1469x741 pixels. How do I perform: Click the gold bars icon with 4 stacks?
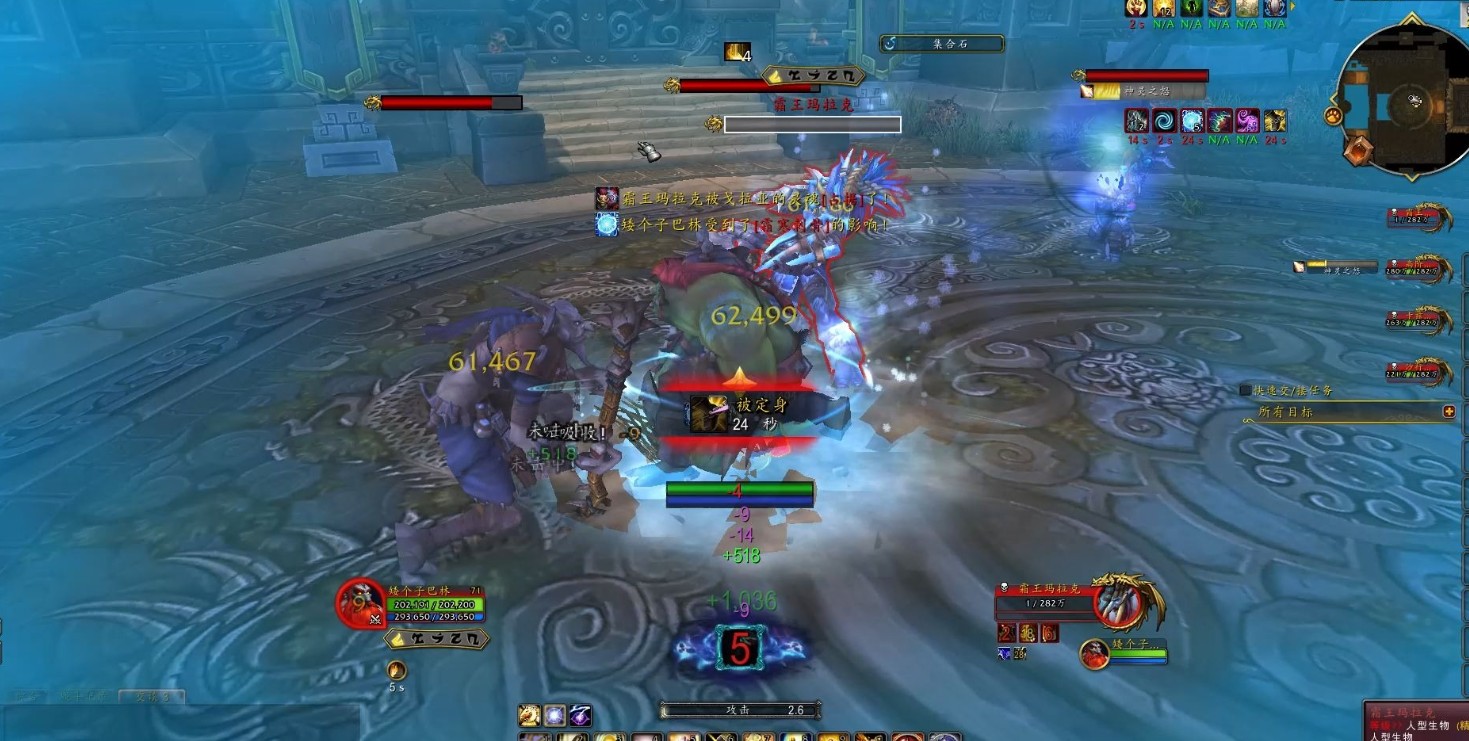(x=736, y=52)
